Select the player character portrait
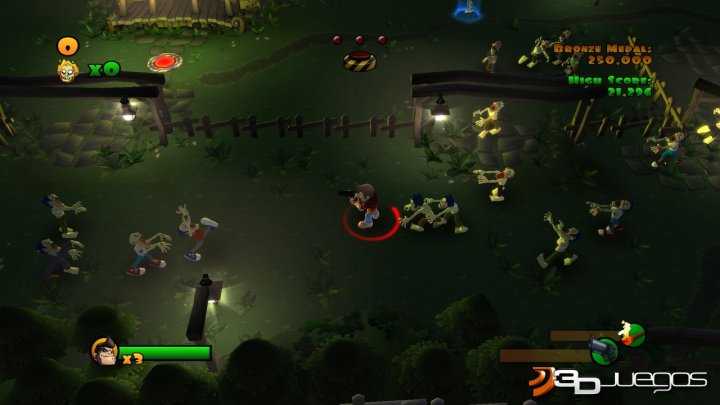Image resolution: width=720 pixels, height=405 pixels. point(102,351)
